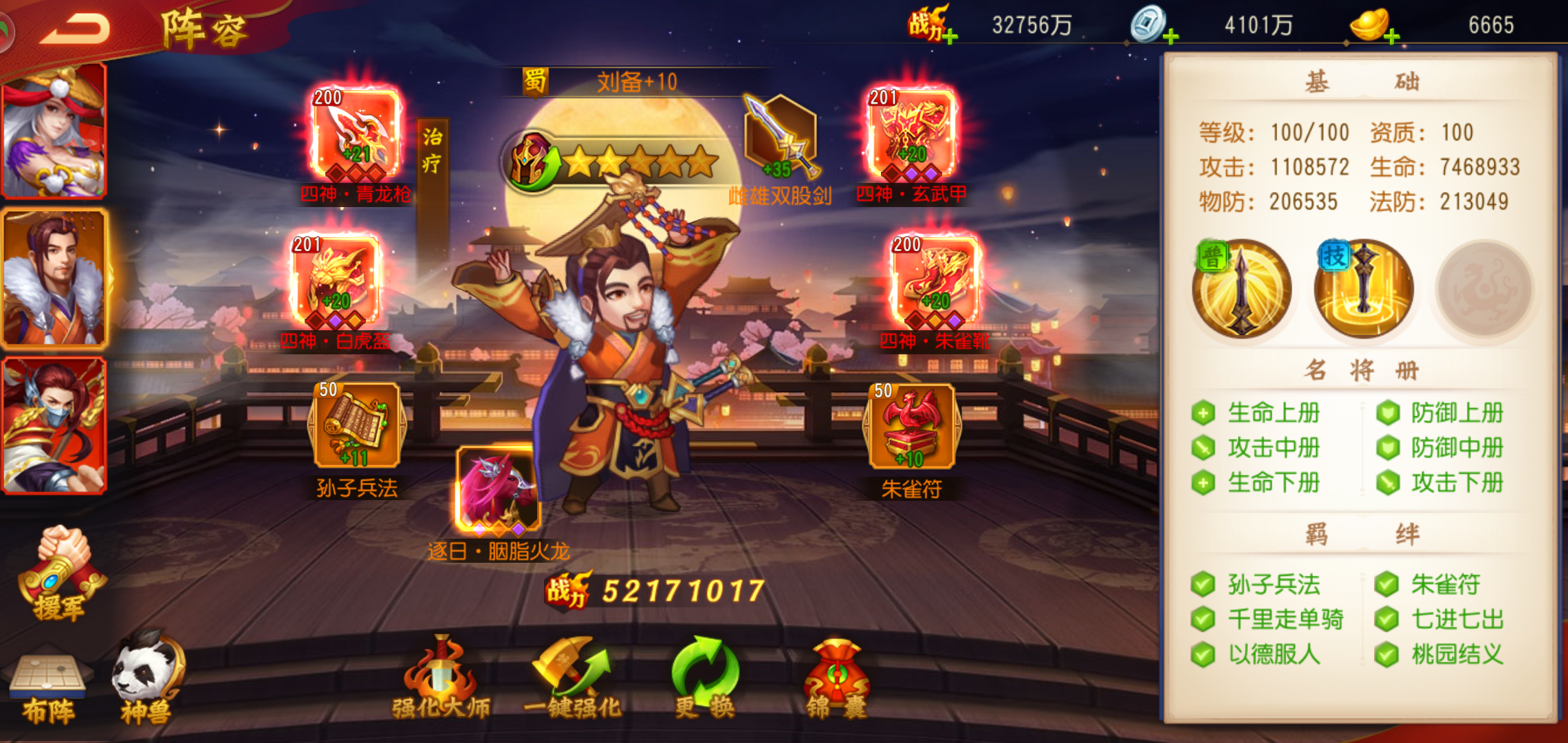Select the 四神·白虎盔 helmet slot

pos(336,281)
